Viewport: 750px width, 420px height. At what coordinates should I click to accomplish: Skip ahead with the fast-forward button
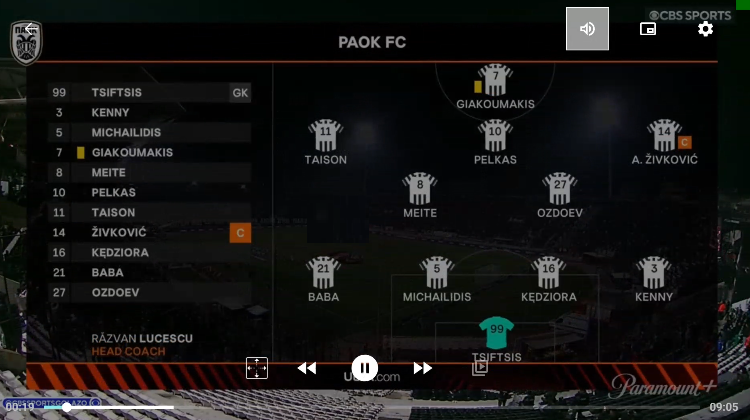pyautogui.click(x=422, y=368)
